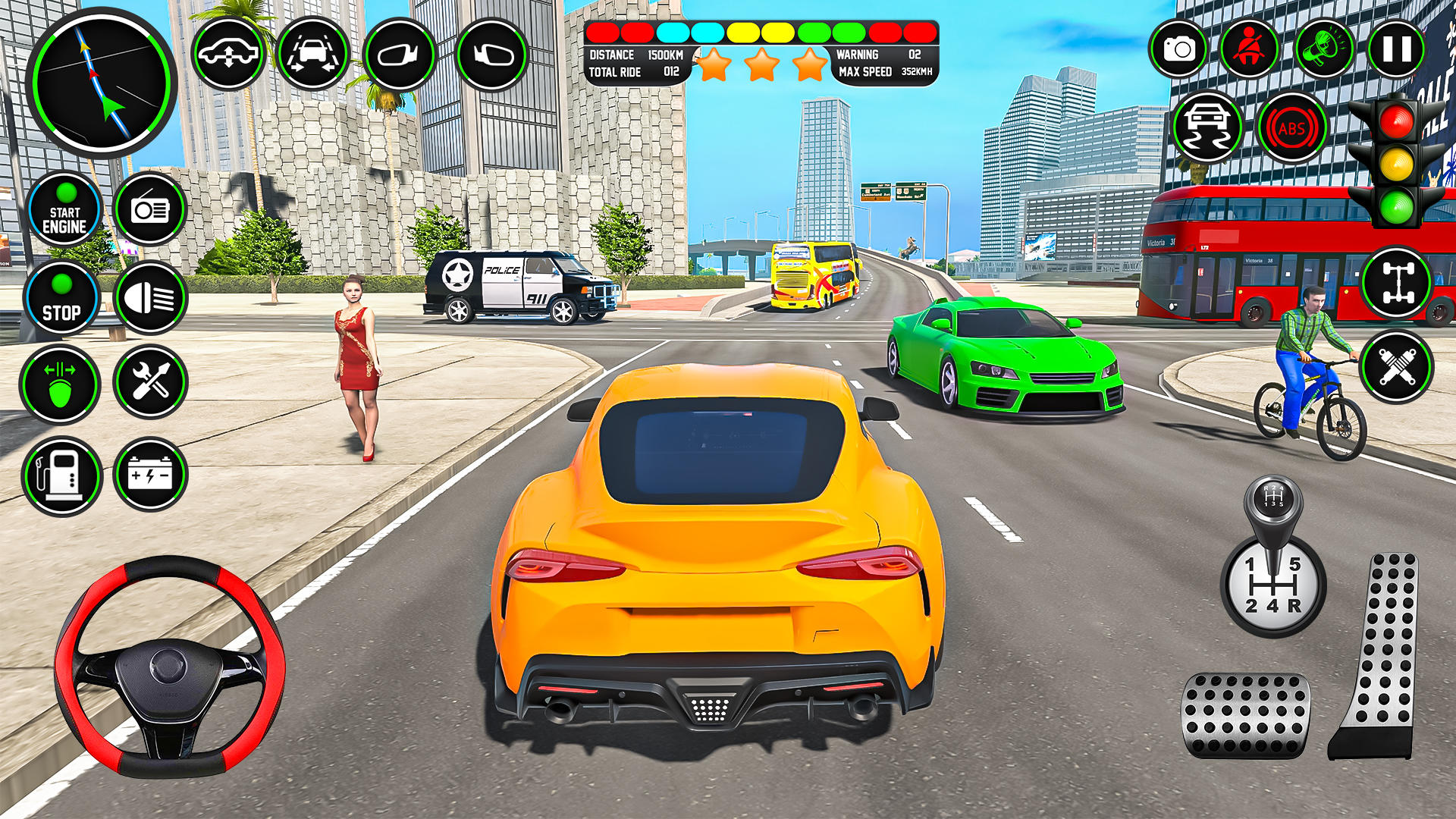Sound the megaphone horn button

click(x=1323, y=49)
